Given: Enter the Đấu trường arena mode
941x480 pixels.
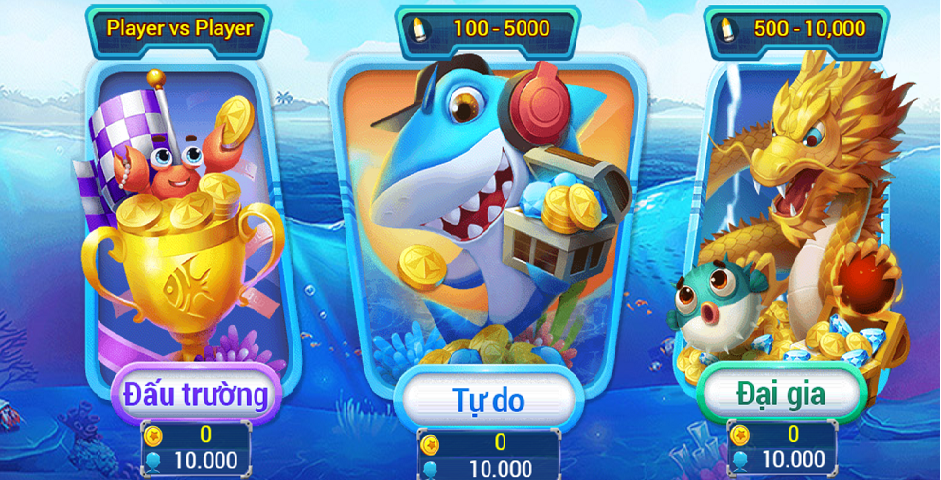Looking at the screenshot, I should pyautogui.click(x=195, y=396).
